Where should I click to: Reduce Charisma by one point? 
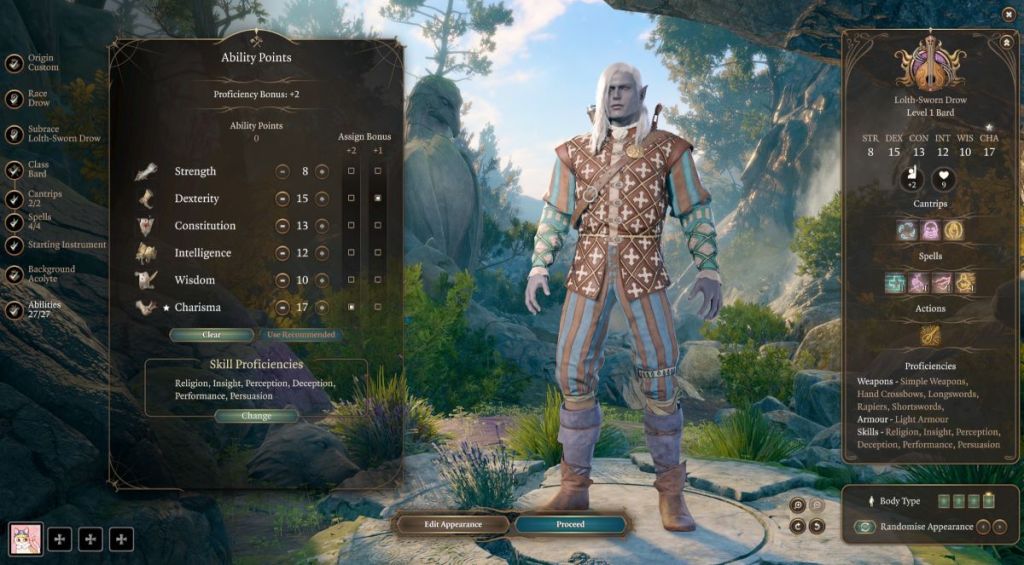click(x=283, y=307)
